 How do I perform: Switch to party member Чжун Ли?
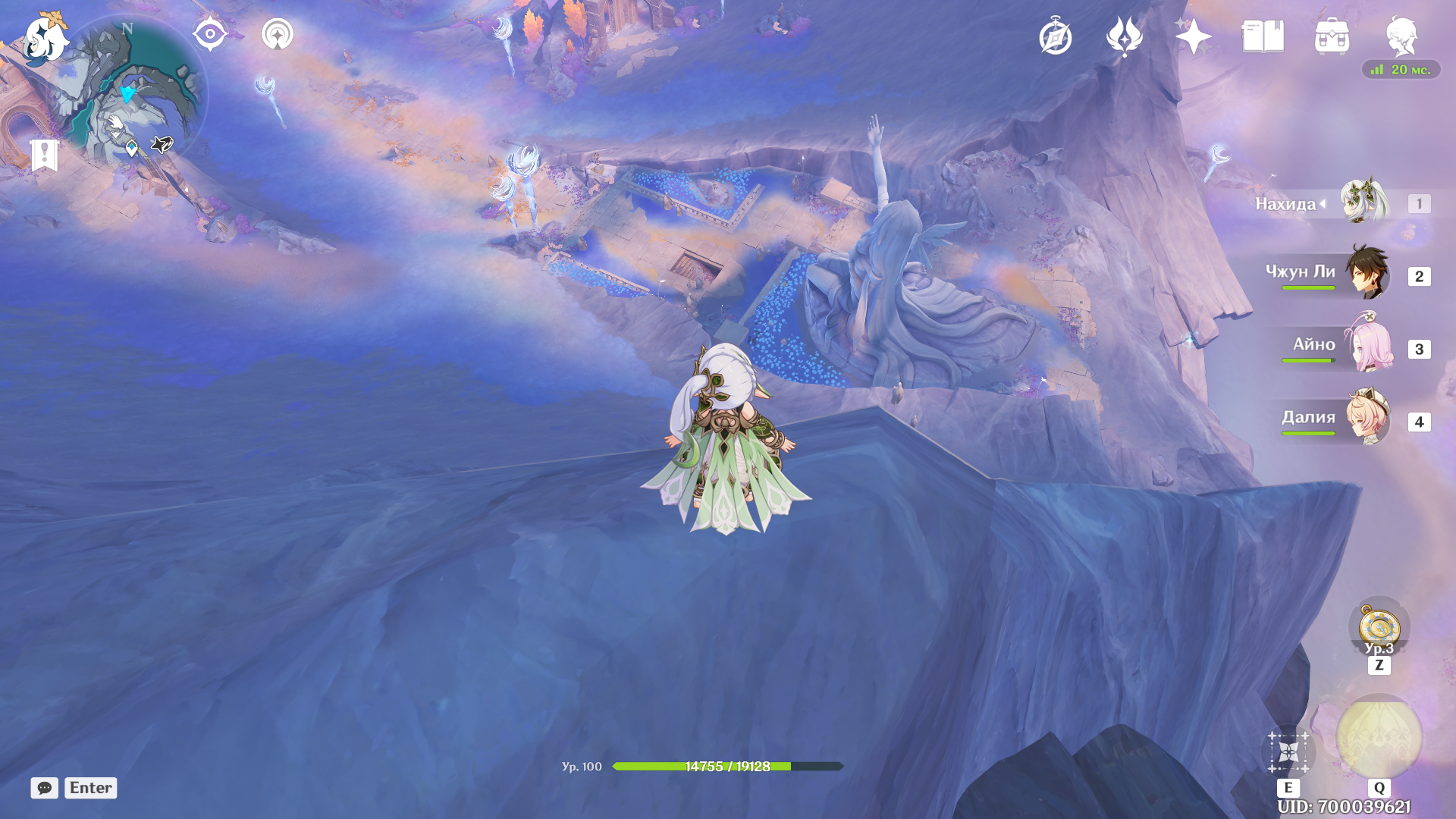click(x=1367, y=273)
